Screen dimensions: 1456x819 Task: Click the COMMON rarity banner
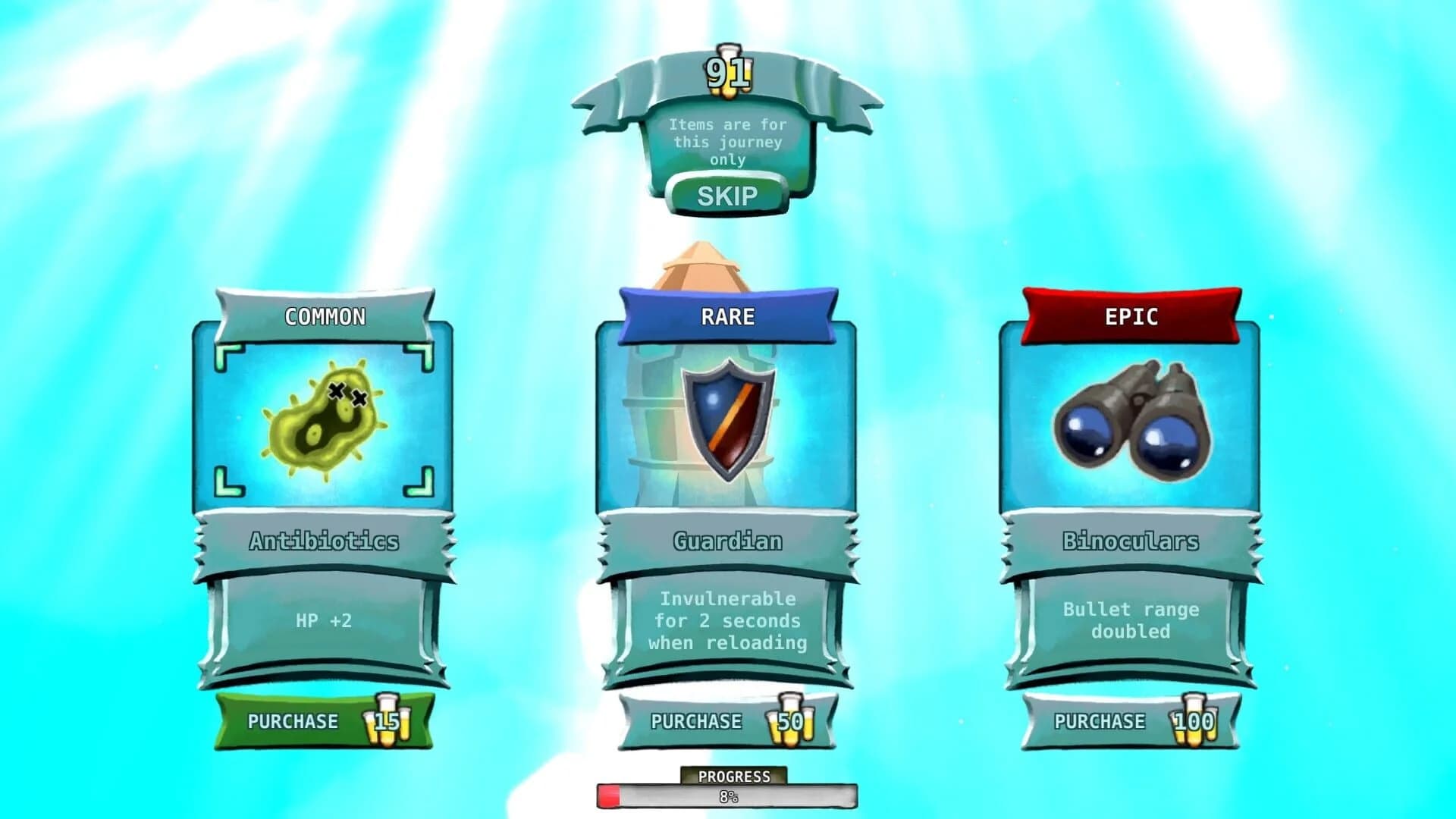[x=325, y=317]
